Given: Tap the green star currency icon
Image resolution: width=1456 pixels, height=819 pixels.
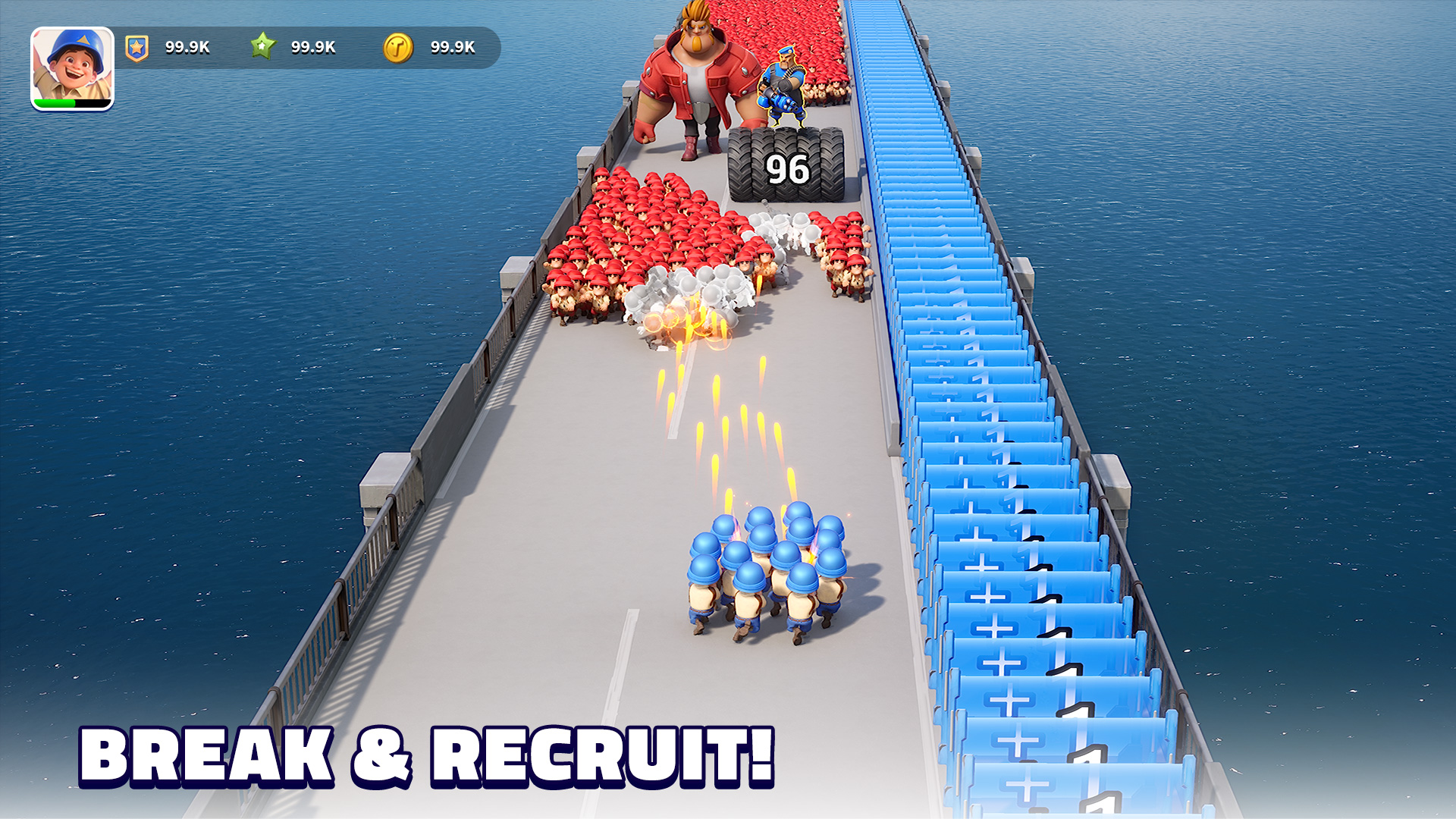Looking at the screenshot, I should pos(263,46).
